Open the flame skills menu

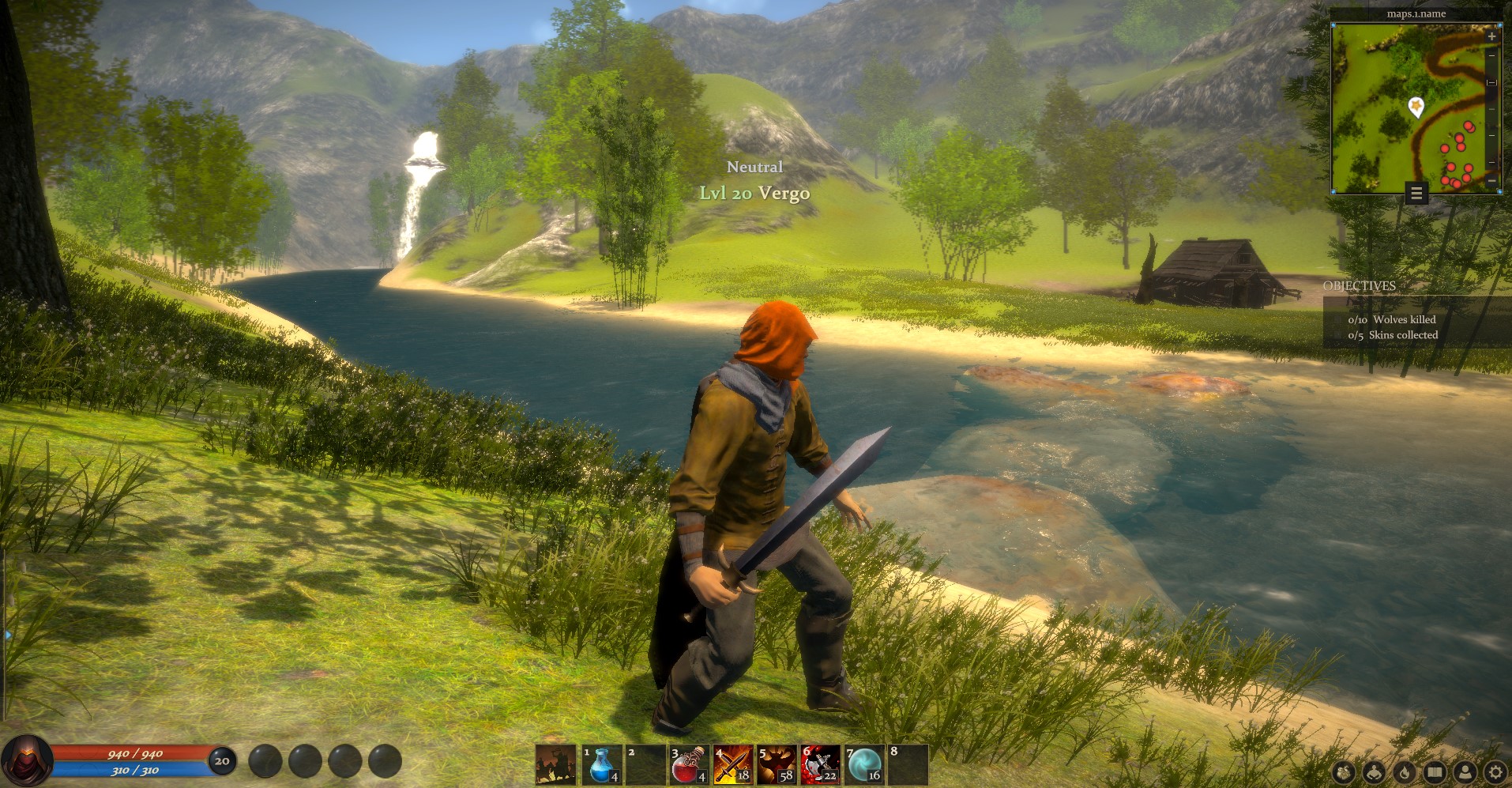[x=1405, y=772]
